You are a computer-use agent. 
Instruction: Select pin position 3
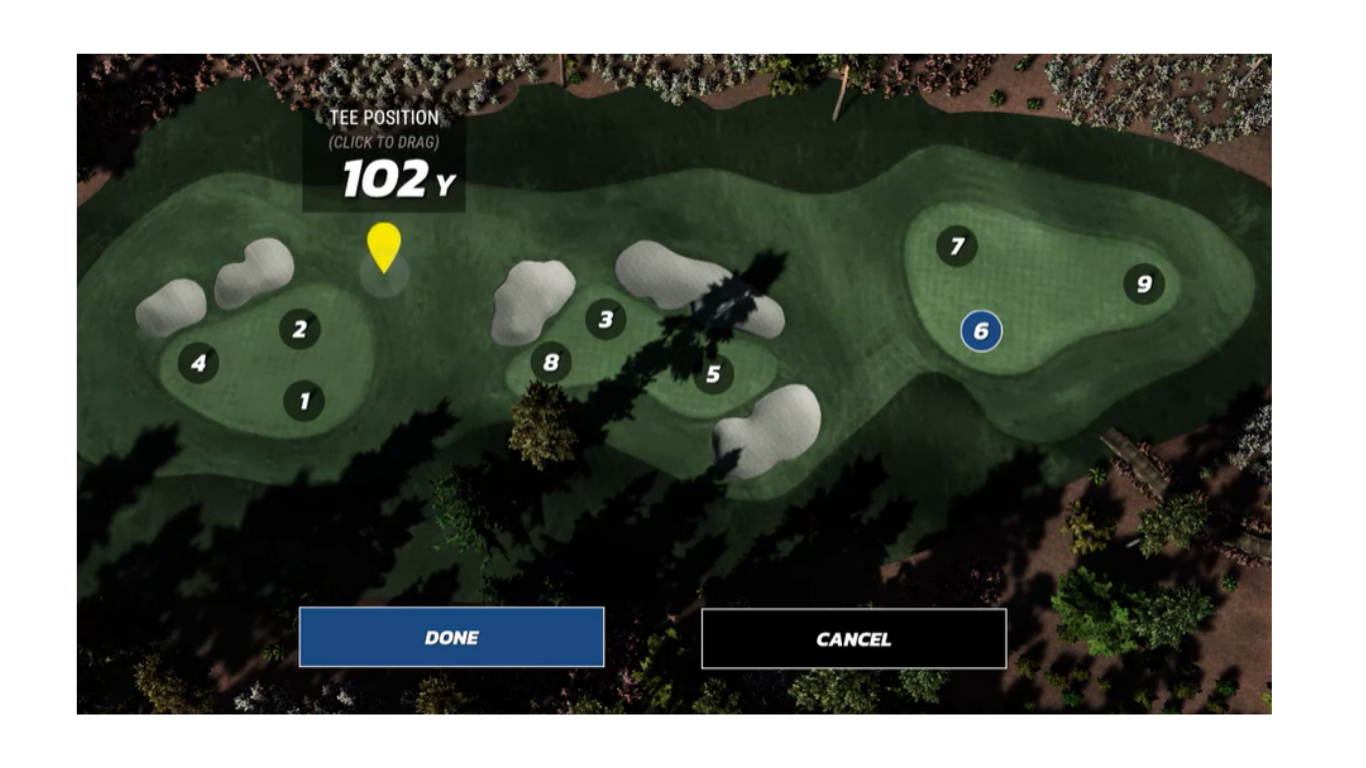pyautogui.click(x=605, y=320)
